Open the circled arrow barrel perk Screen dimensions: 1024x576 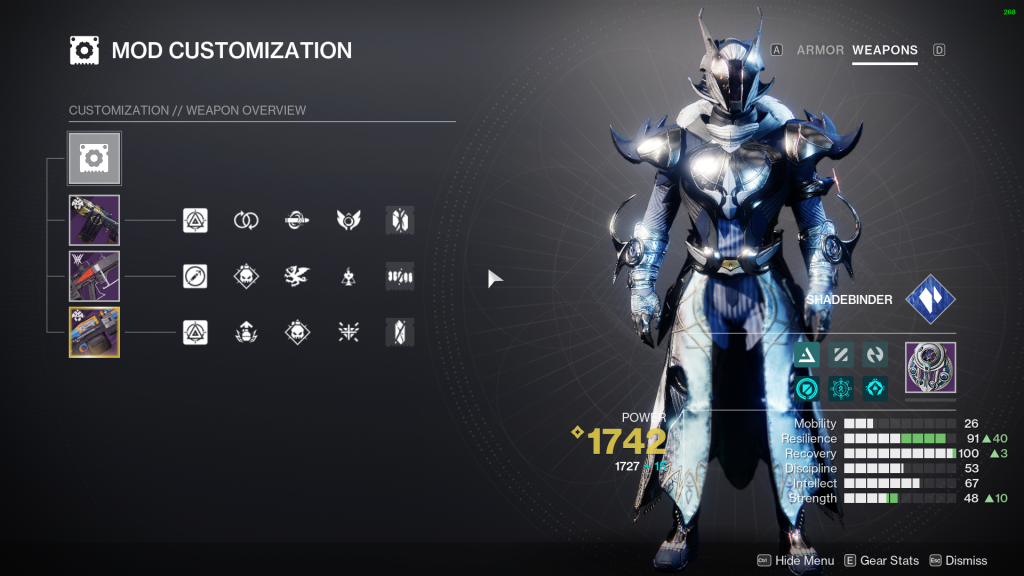(x=195, y=276)
